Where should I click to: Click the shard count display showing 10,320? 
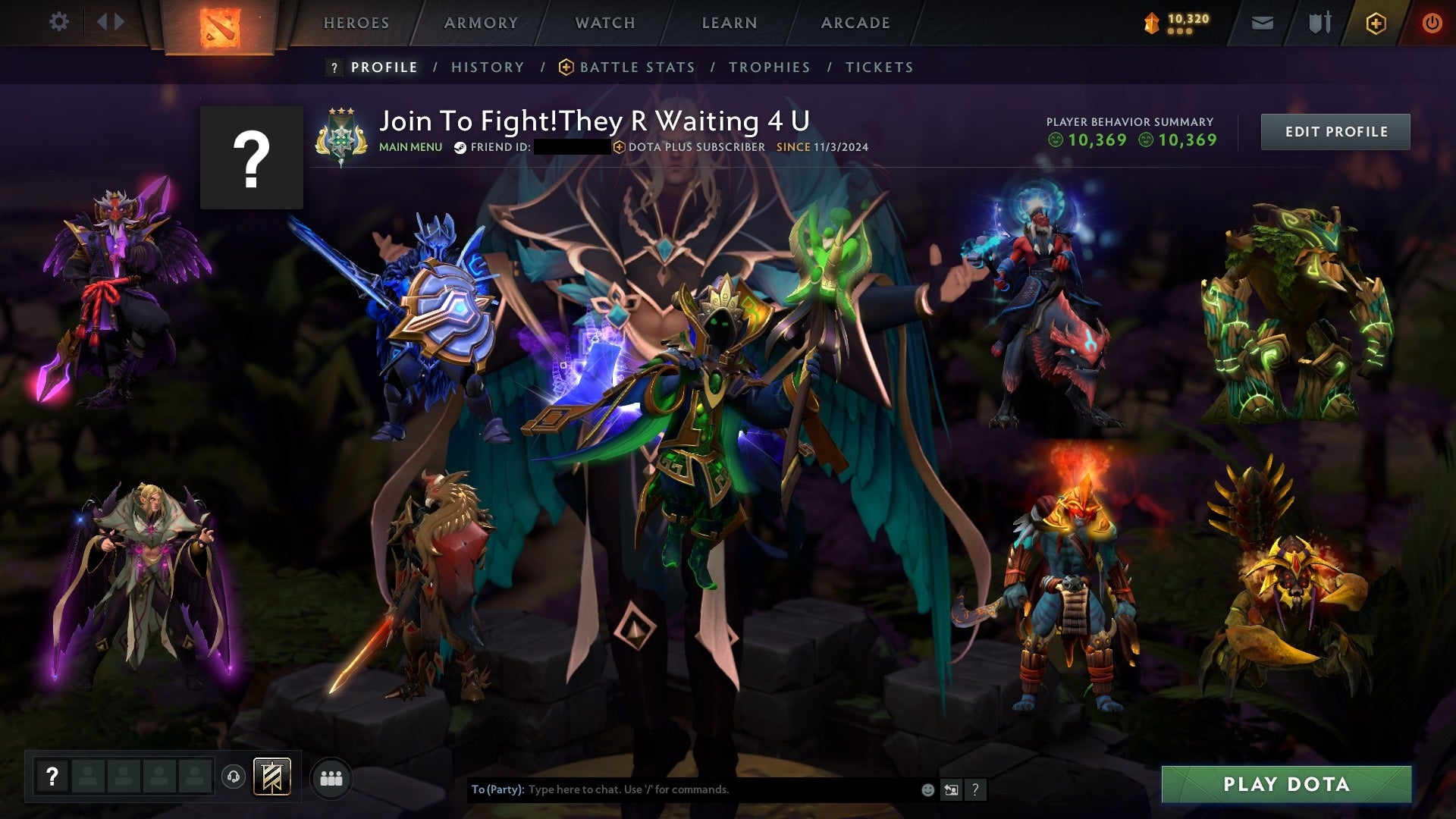1179,21
